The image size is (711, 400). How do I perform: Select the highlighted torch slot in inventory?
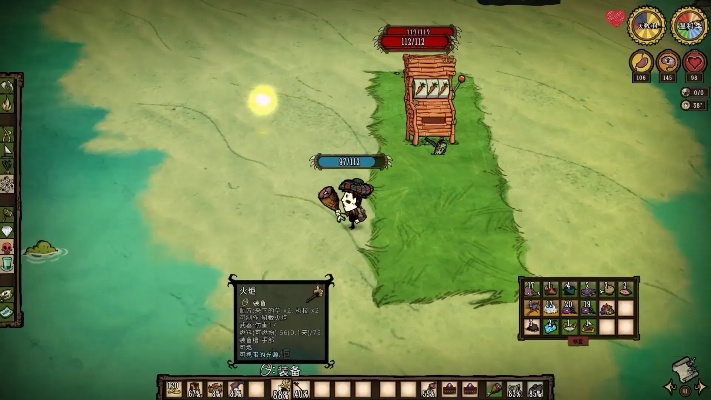280,389
